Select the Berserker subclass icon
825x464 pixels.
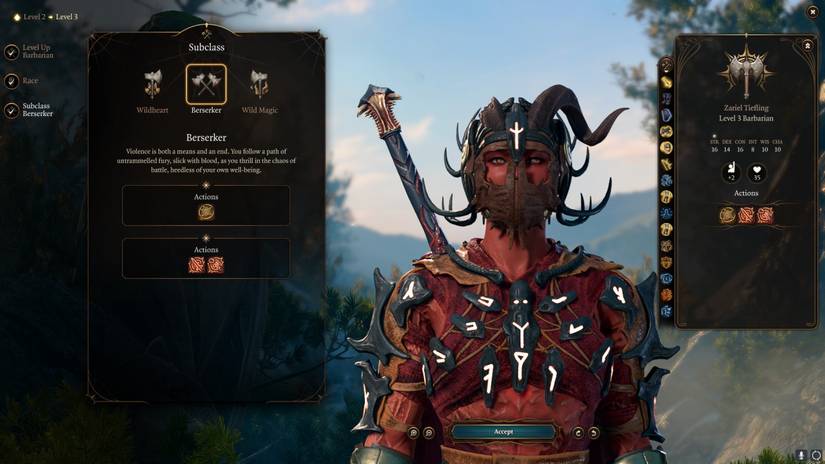[x=206, y=84]
